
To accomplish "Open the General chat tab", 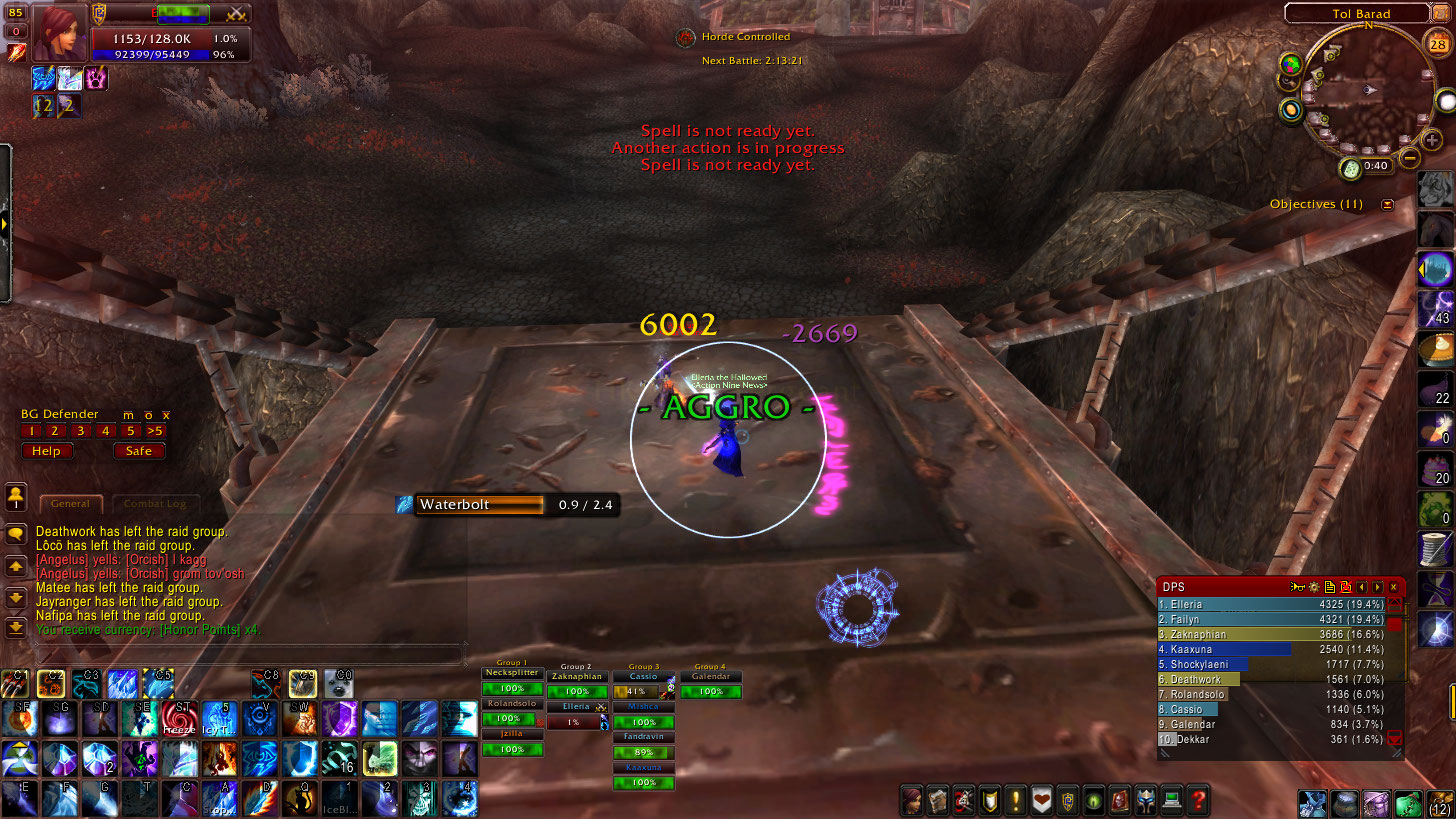I will (70, 504).
